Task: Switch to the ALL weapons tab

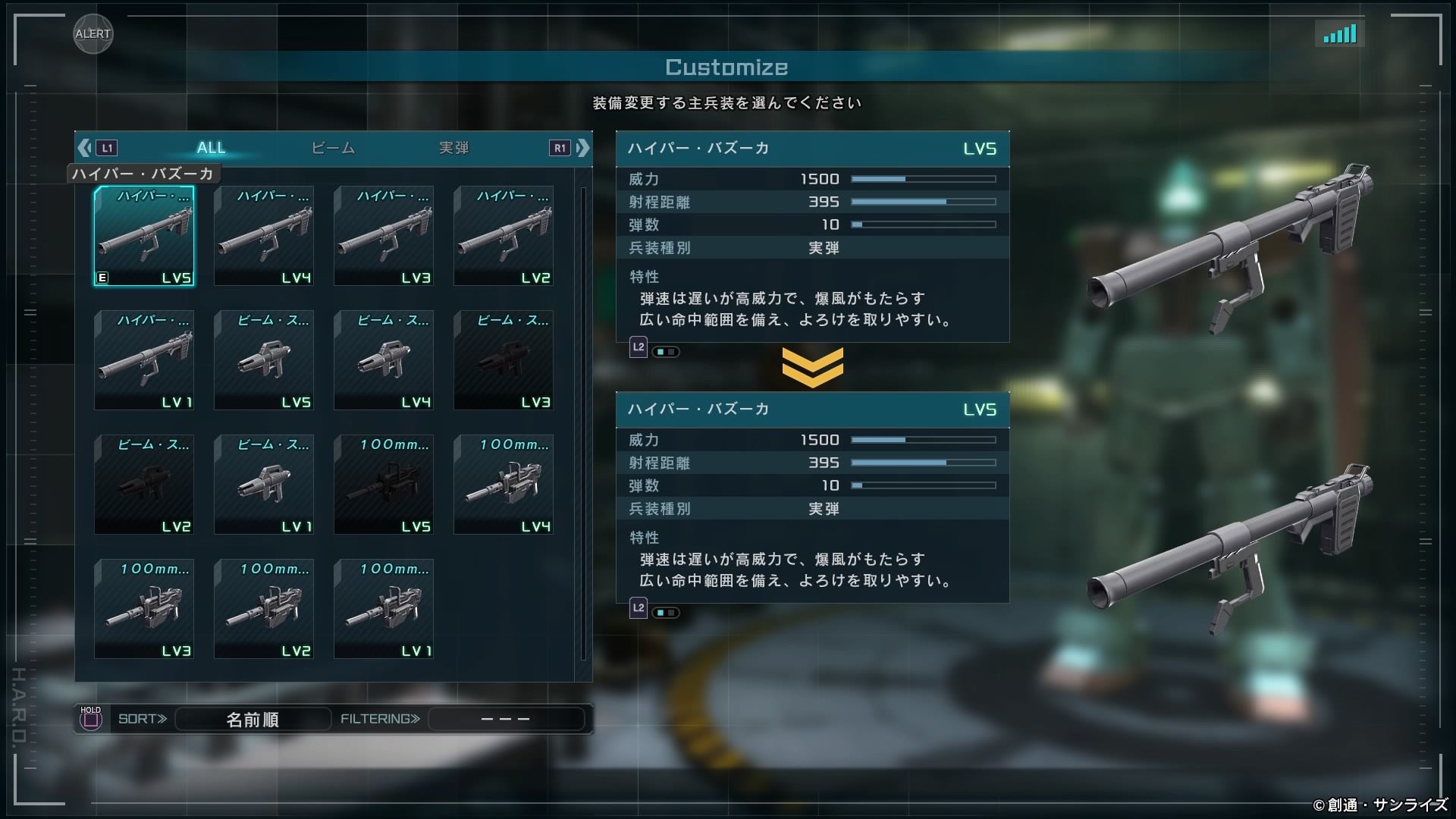Action: pyautogui.click(x=211, y=148)
